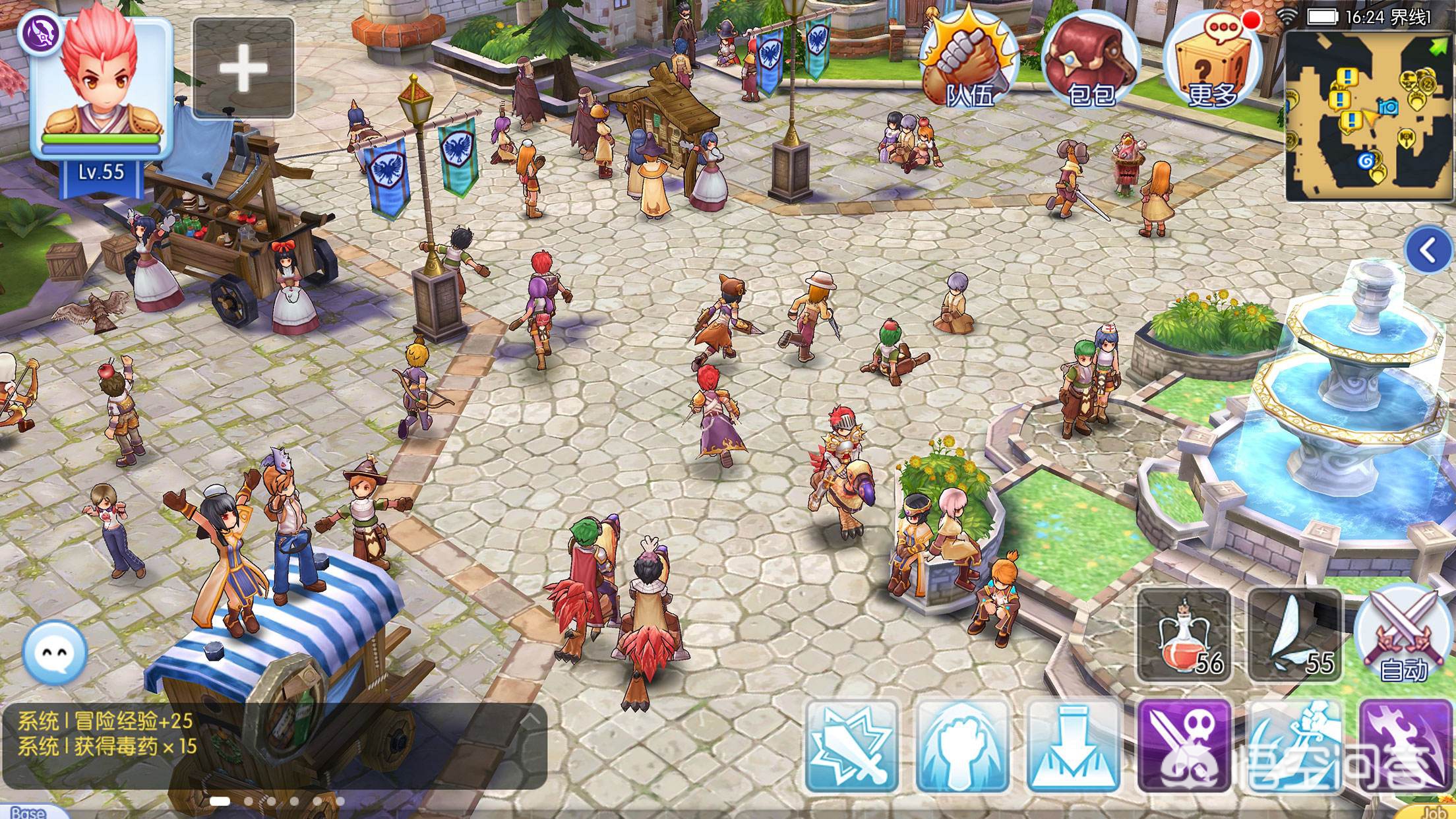Open the chat emoji bubble button
Image resolution: width=1456 pixels, height=819 pixels.
[x=55, y=653]
